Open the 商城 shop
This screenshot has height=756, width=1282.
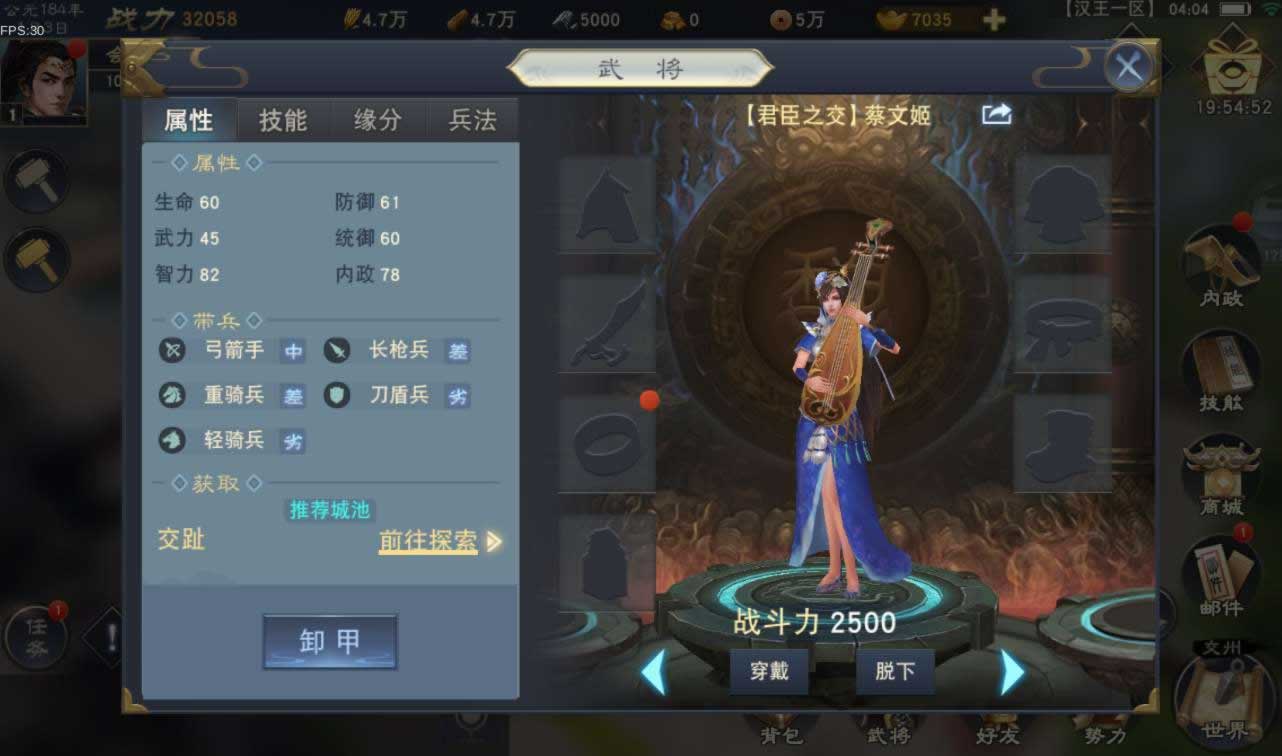tap(1221, 476)
